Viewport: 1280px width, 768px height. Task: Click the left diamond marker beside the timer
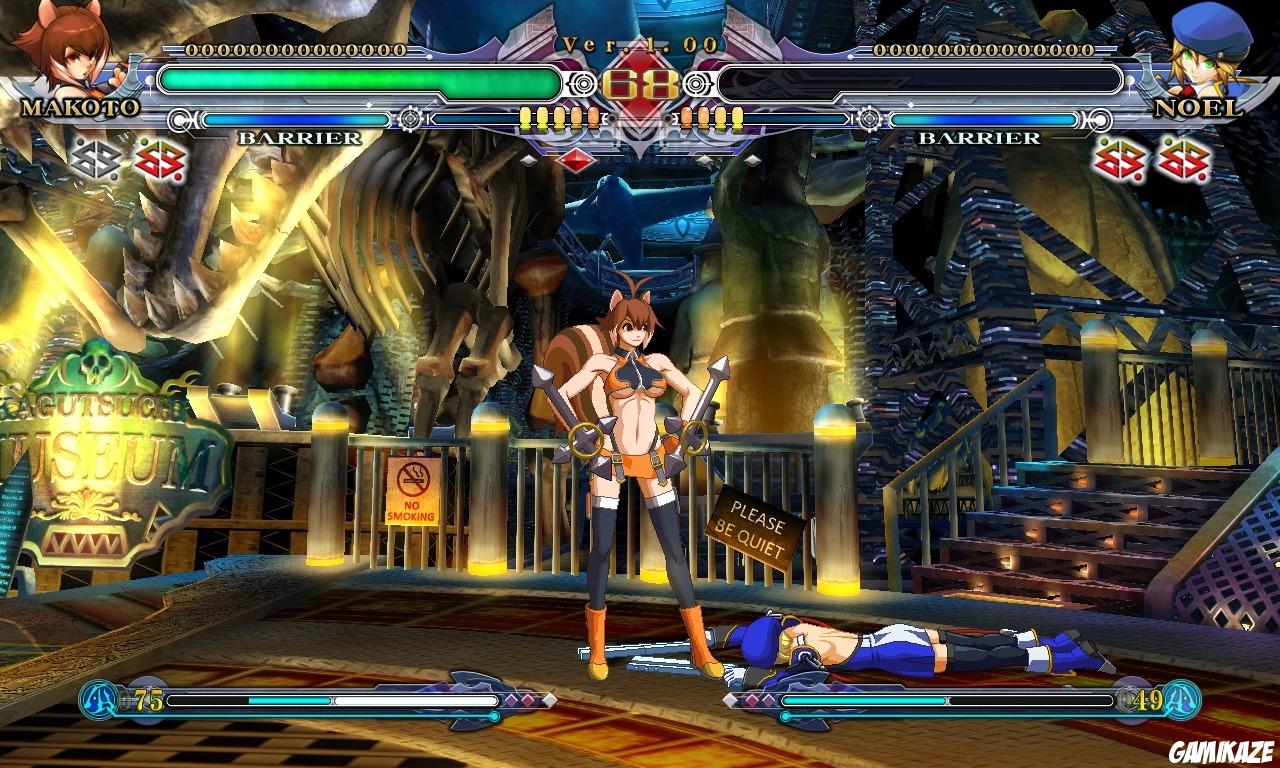(x=529, y=158)
